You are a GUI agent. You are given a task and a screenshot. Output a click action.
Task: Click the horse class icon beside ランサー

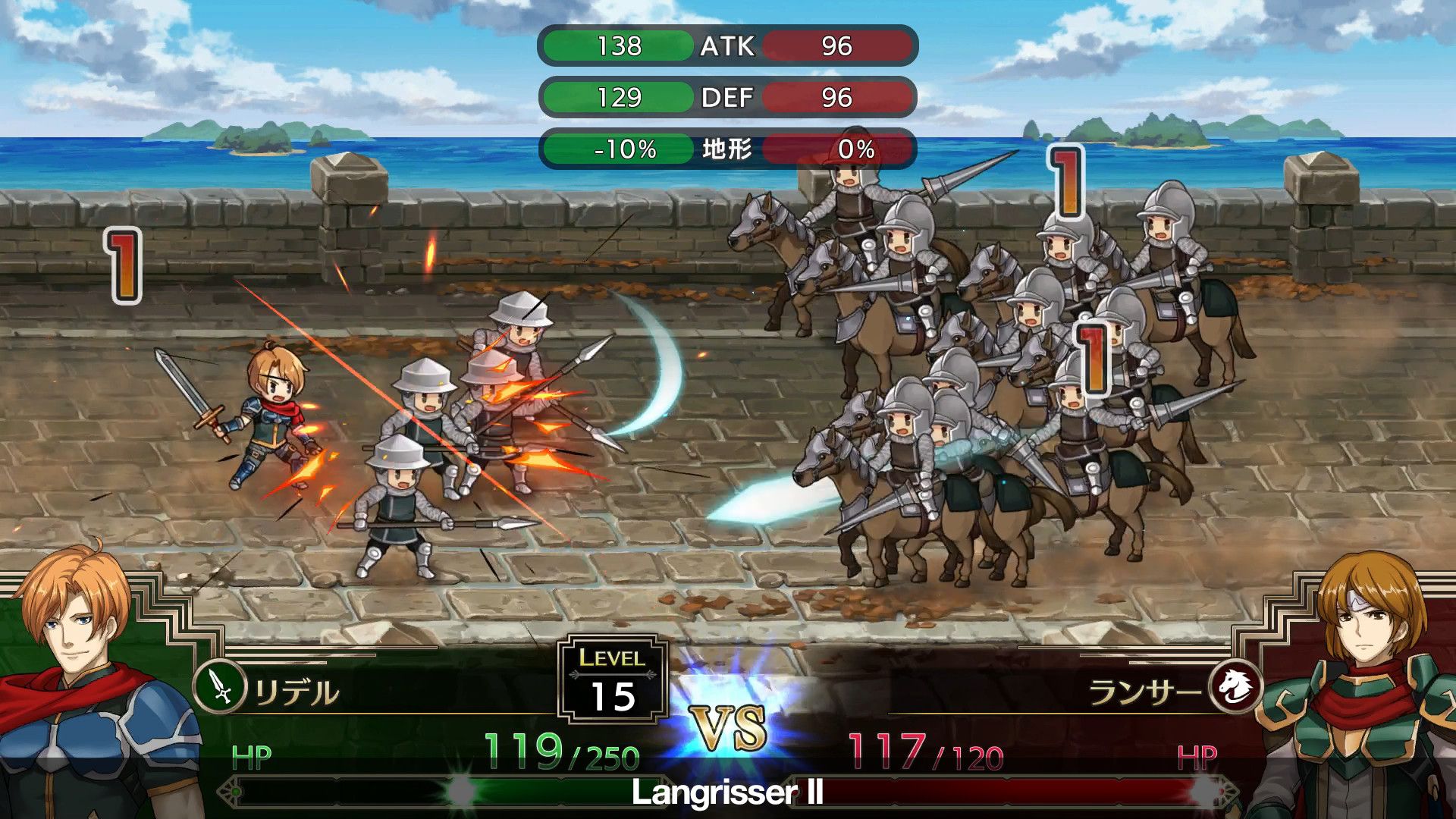1235,687
